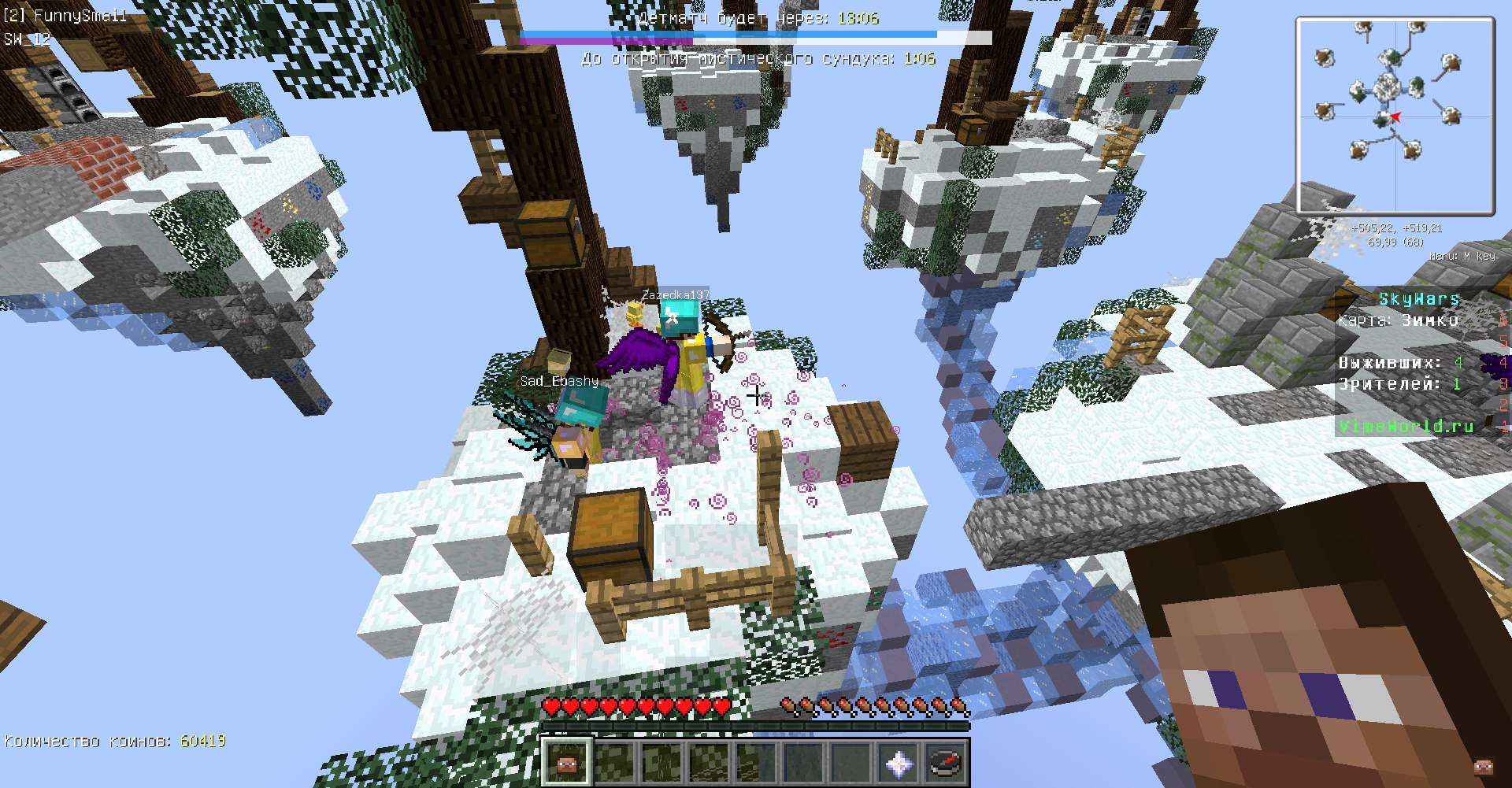This screenshot has height=788, width=1512.
Task: Select the player head hotbar slot
Action: [x=566, y=762]
